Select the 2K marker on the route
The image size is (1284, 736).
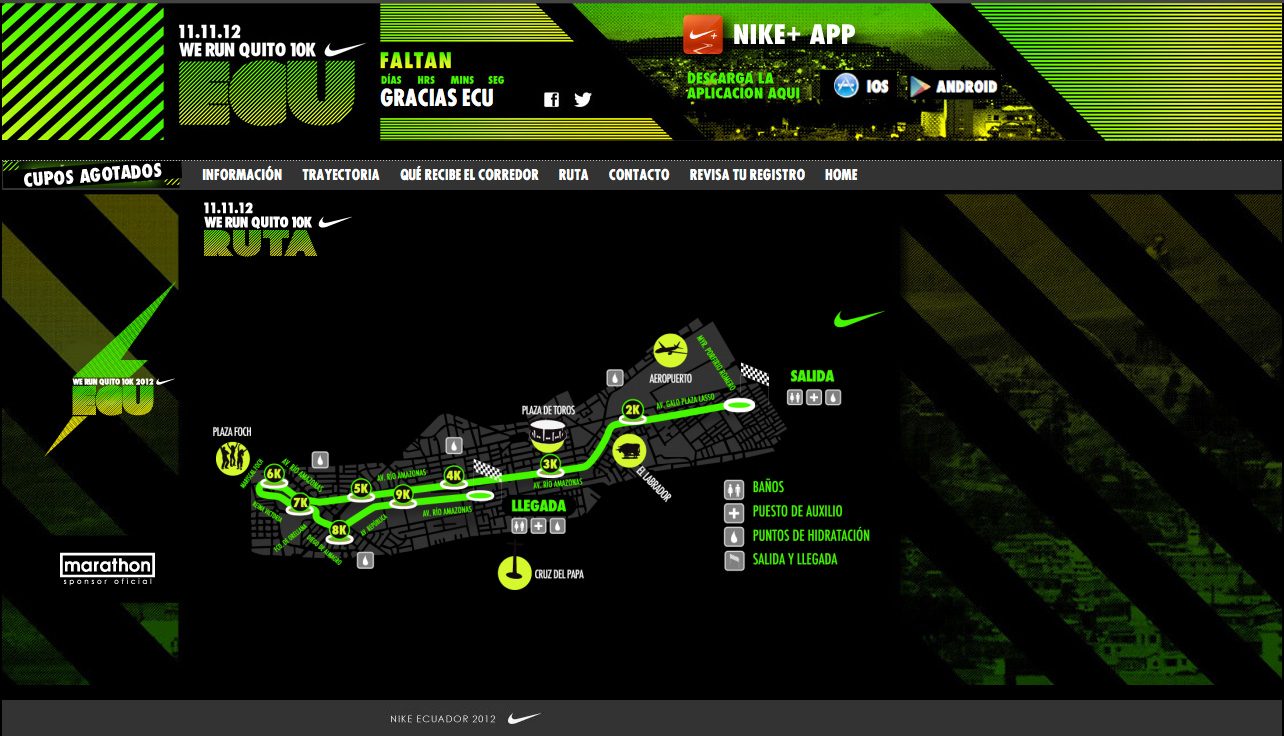632,409
